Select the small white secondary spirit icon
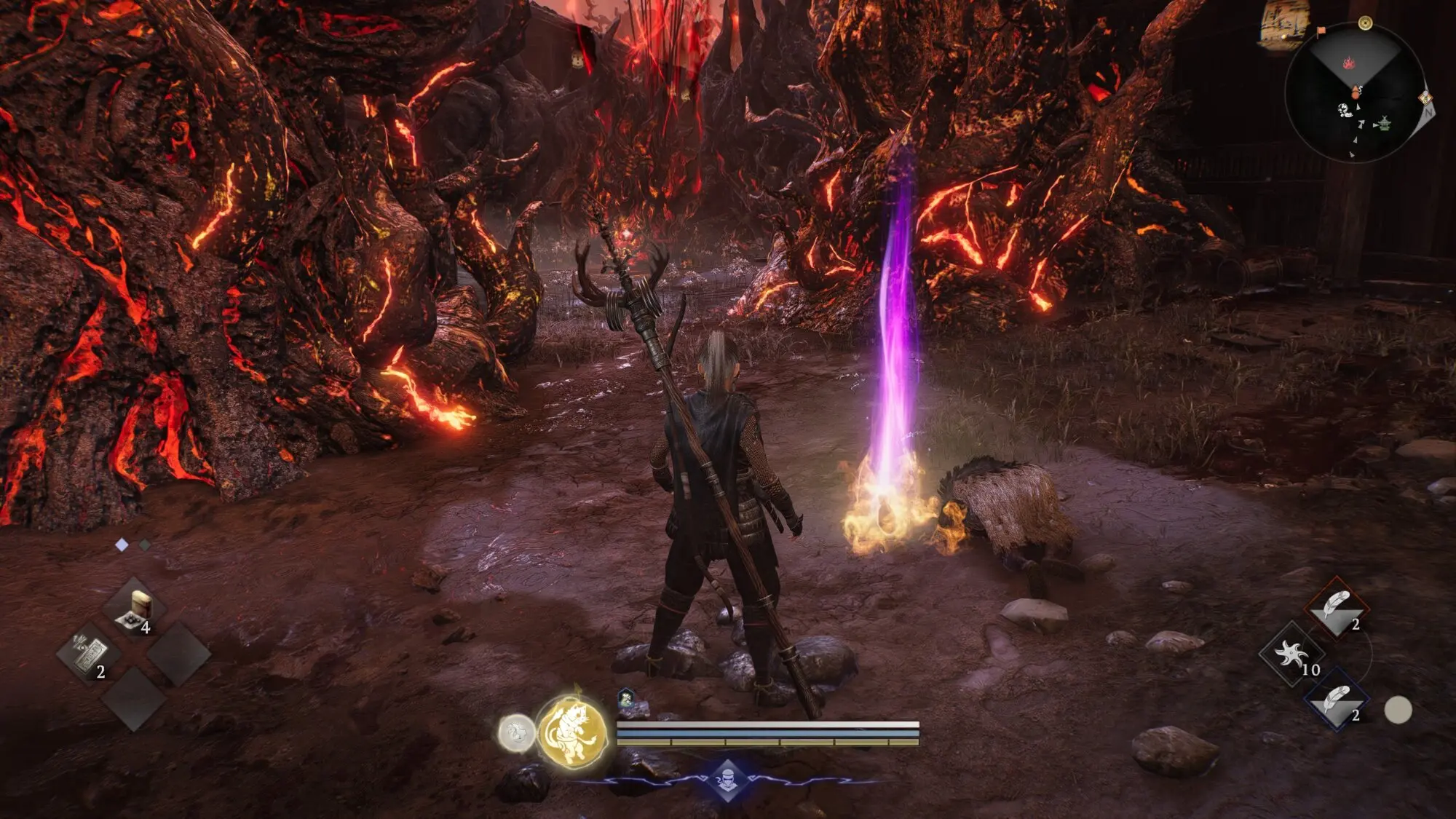The height and width of the screenshot is (819, 1456). point(516,732)
